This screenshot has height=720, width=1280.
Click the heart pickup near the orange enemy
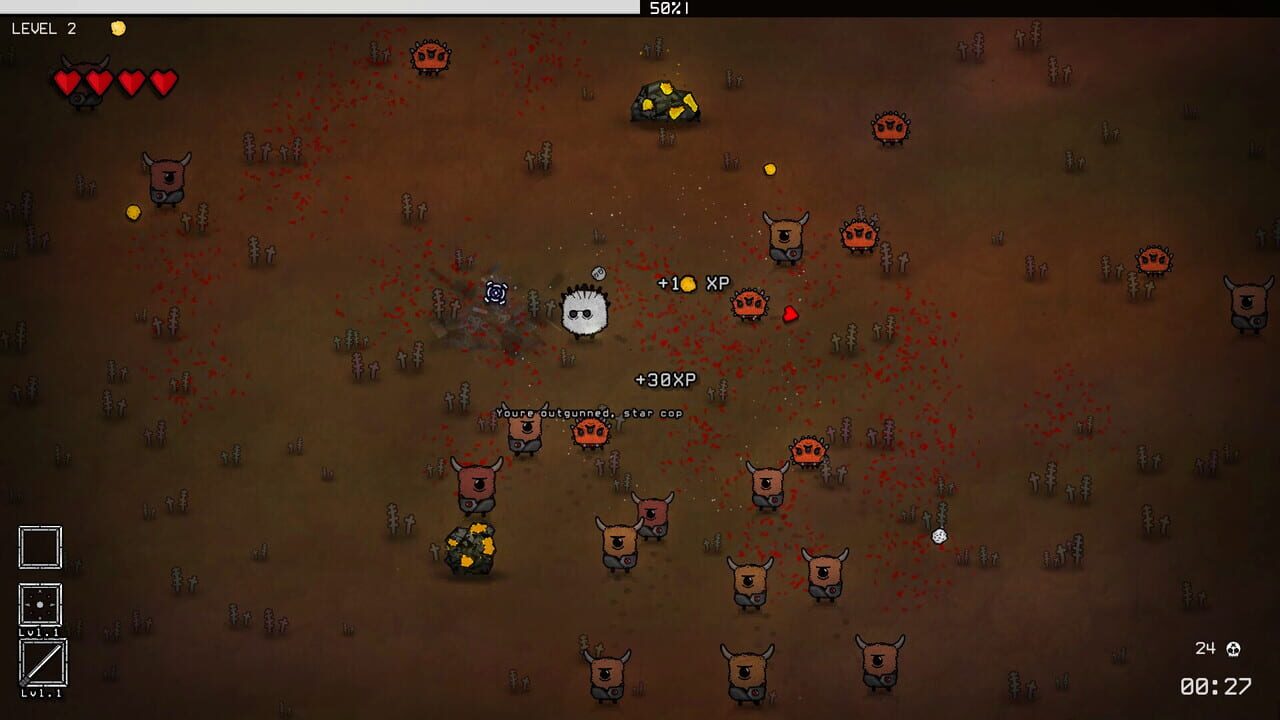click(x=792, y=316)
